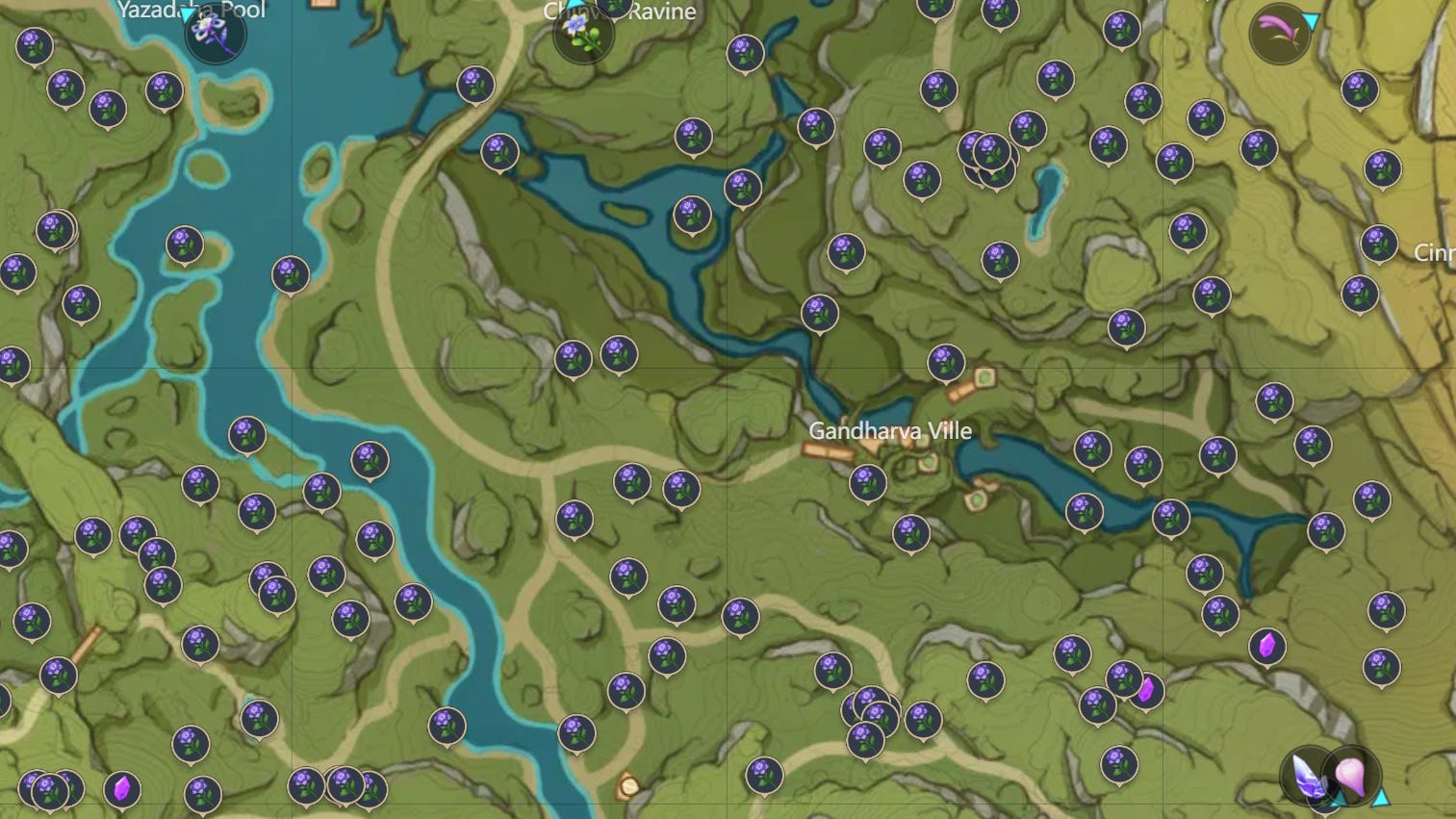Select the large lotus icon near Yazadaha Pool
This screenshot has width=1456, height=819.
[x=216, y=32]
